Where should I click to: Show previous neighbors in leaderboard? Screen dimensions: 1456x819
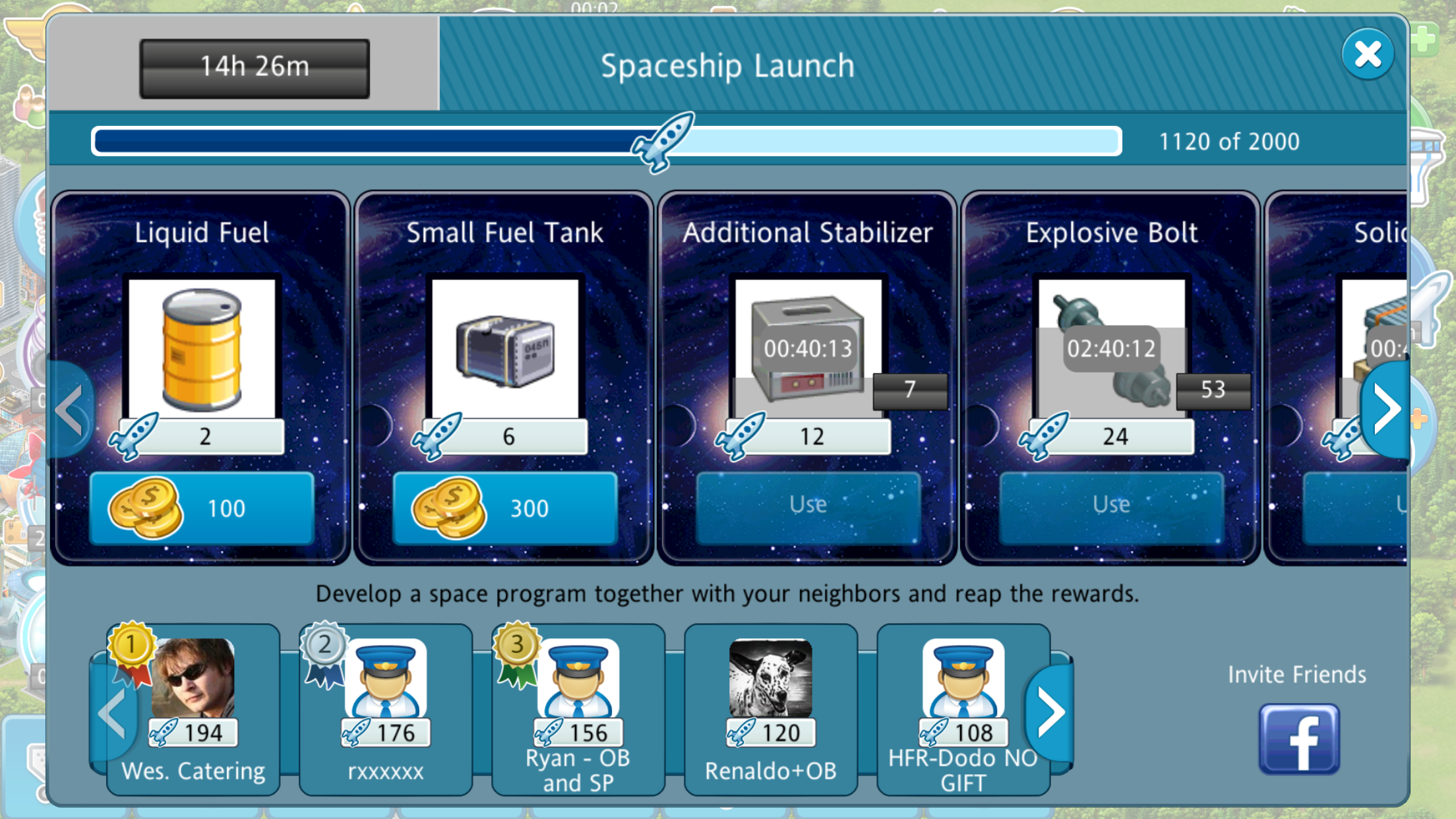click(x=112, y=712)
